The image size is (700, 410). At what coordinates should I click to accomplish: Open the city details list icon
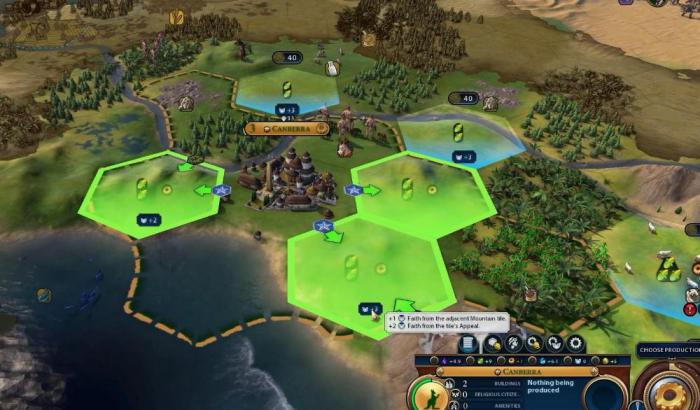click(x=468, y=344)
